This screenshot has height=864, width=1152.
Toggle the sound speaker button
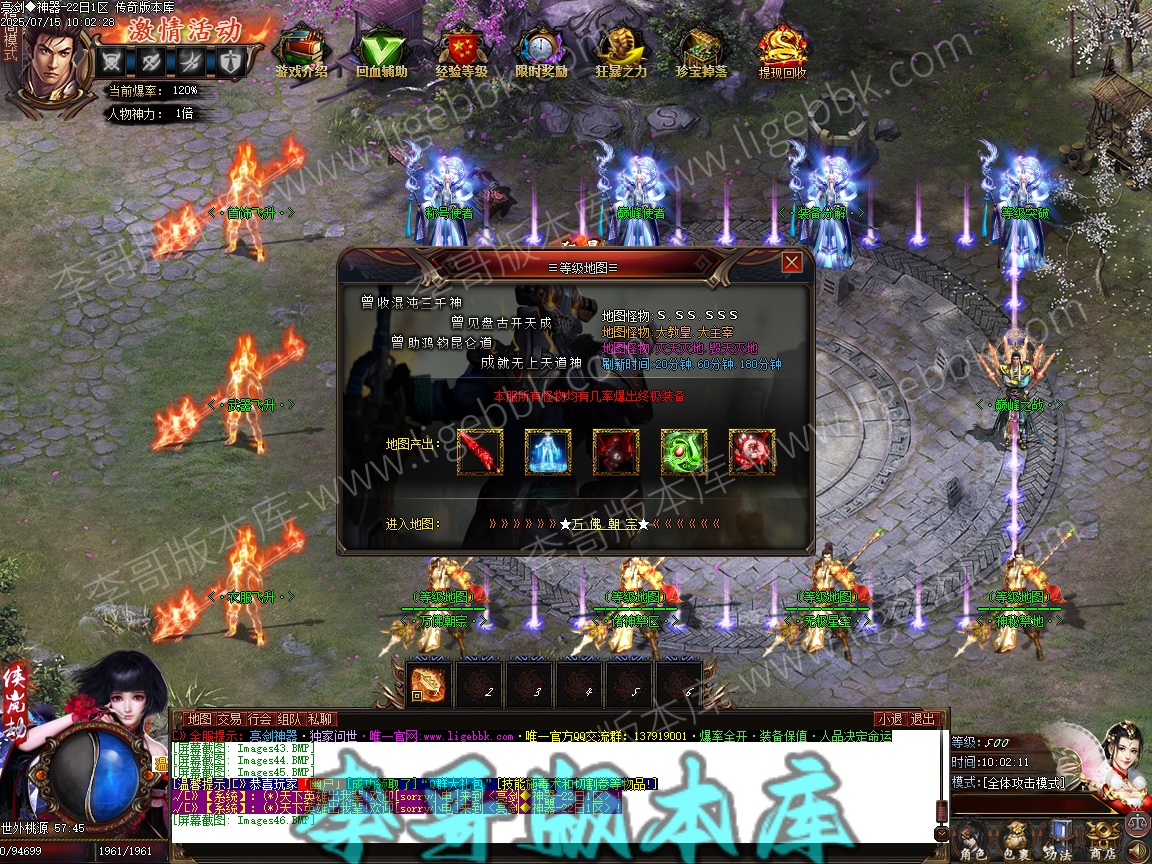tap(1137, 849)
